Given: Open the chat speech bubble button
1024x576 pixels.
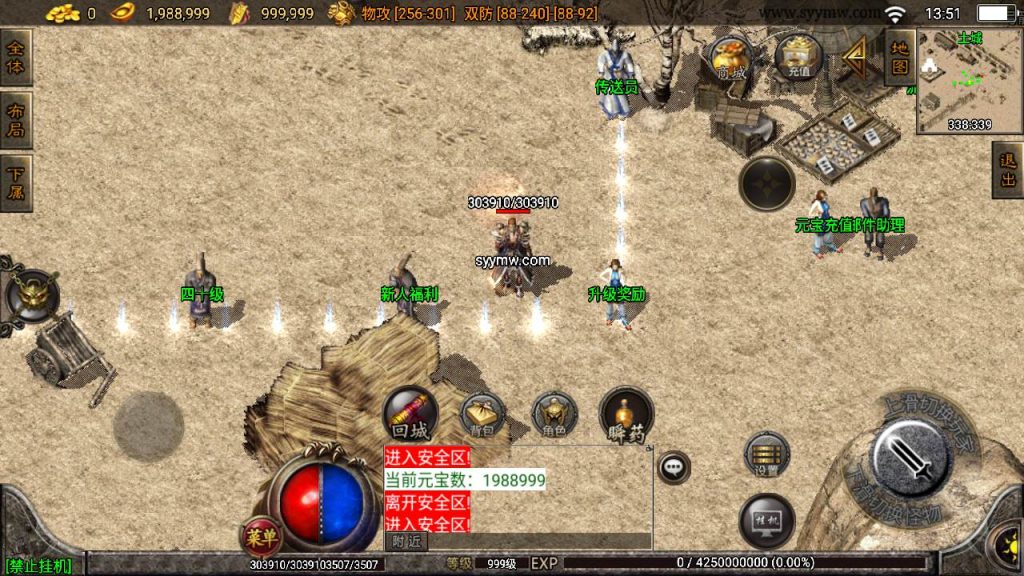Looking at the screenshot, I should pos(674,466).
